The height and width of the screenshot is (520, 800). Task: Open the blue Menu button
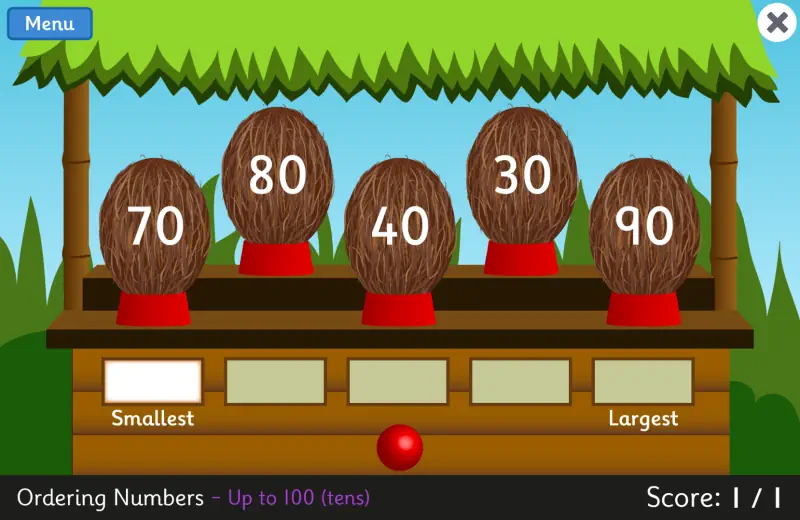coord(49,24)
